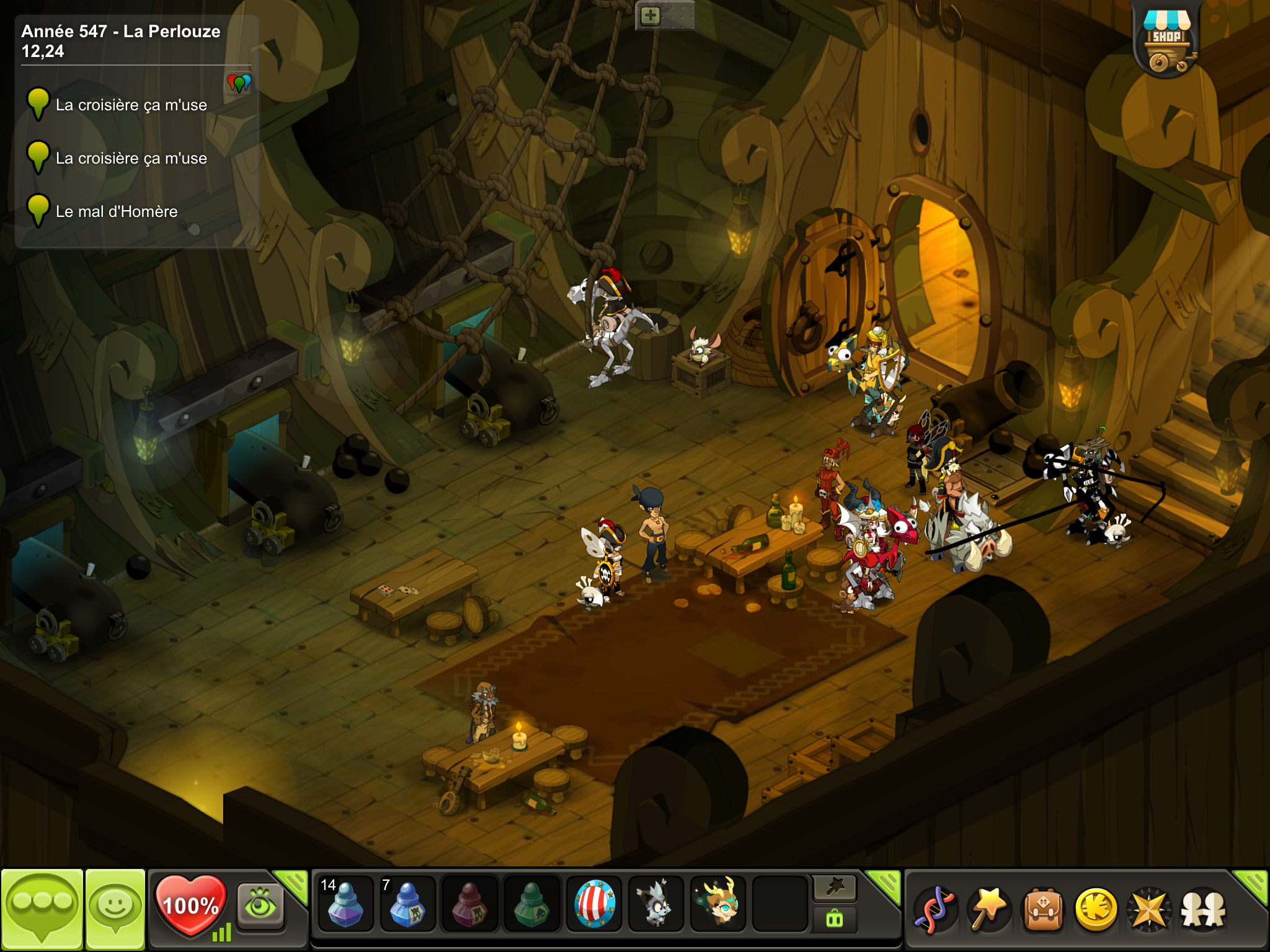Select the grey wolf pet slot
The height and width of the screenshot is (952, 1270).
(x=656, y=904)
